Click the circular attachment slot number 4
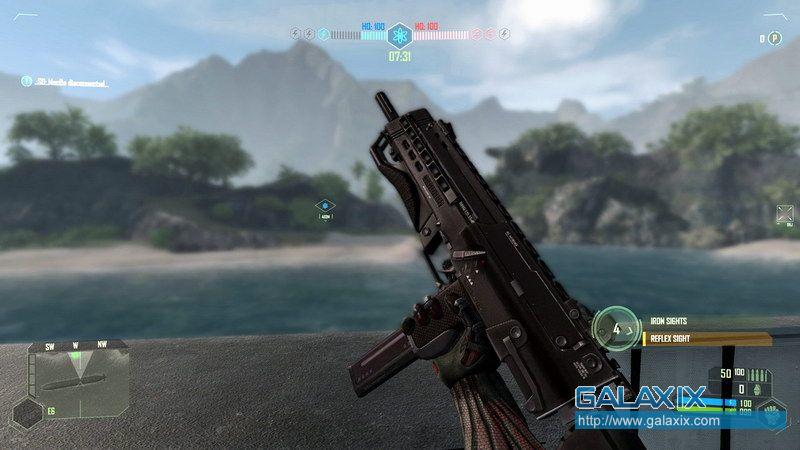800x450 pixels. coord(616,327)
